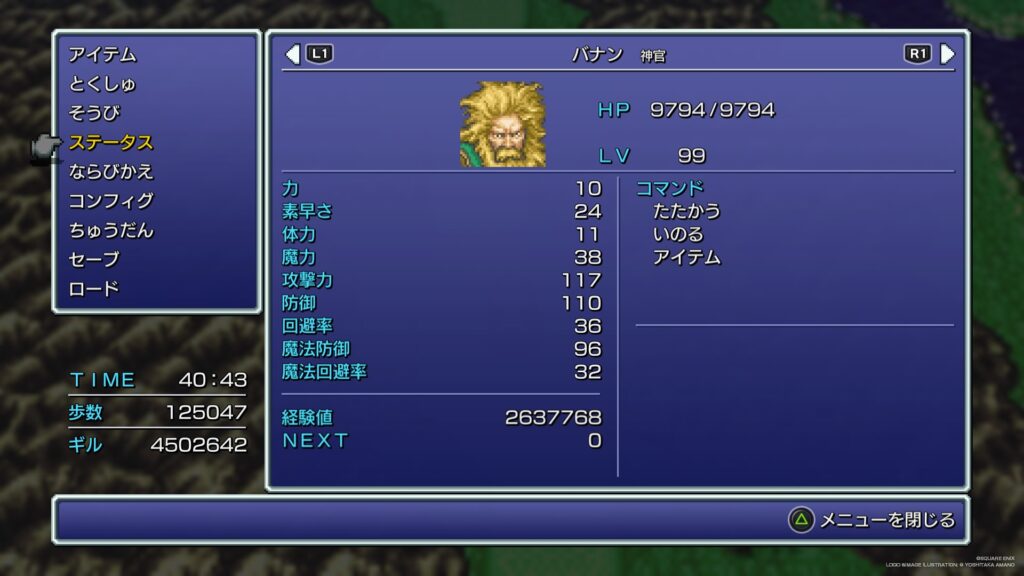
Task: Select the highlighted ステータス entry
Action: [111, 143]
